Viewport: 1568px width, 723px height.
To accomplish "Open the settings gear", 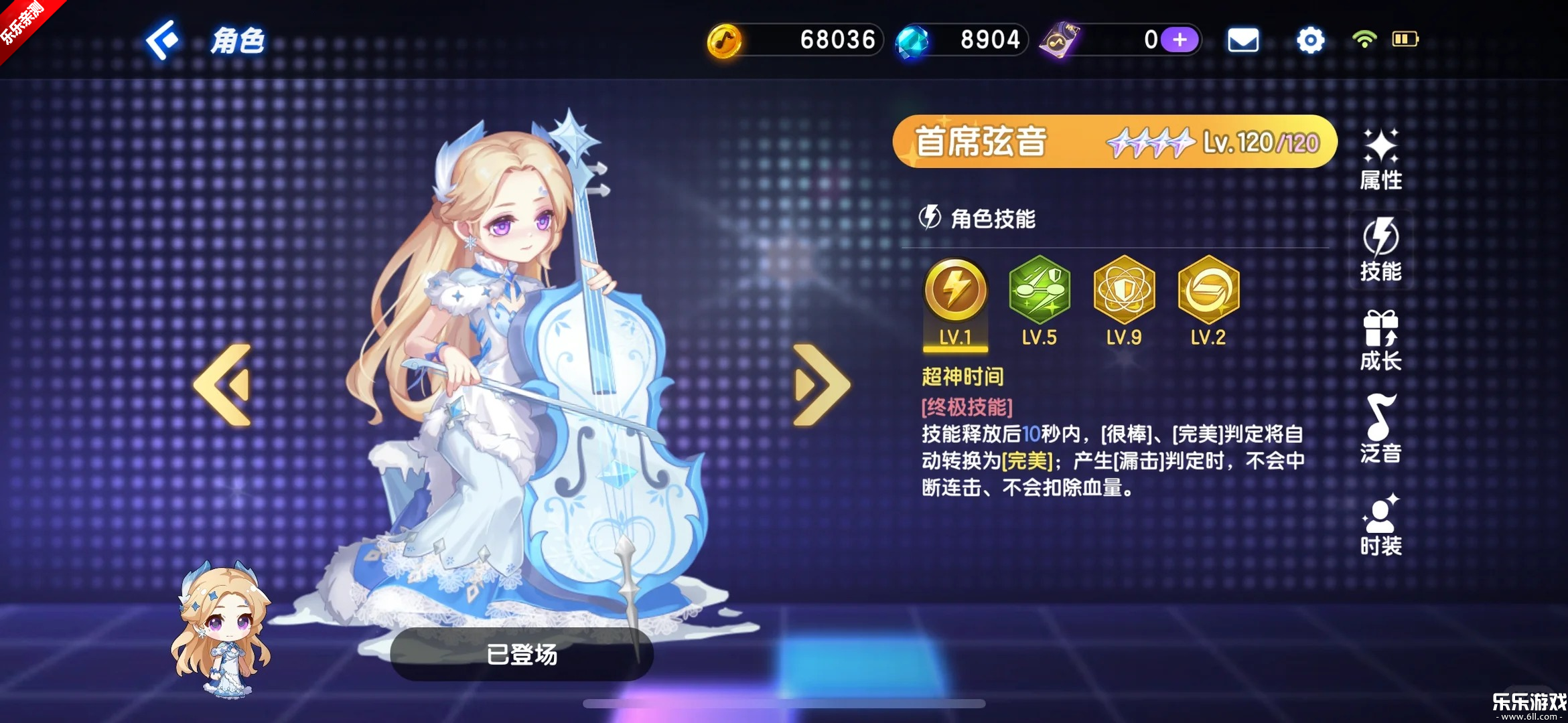I will tap(1310, 39).
